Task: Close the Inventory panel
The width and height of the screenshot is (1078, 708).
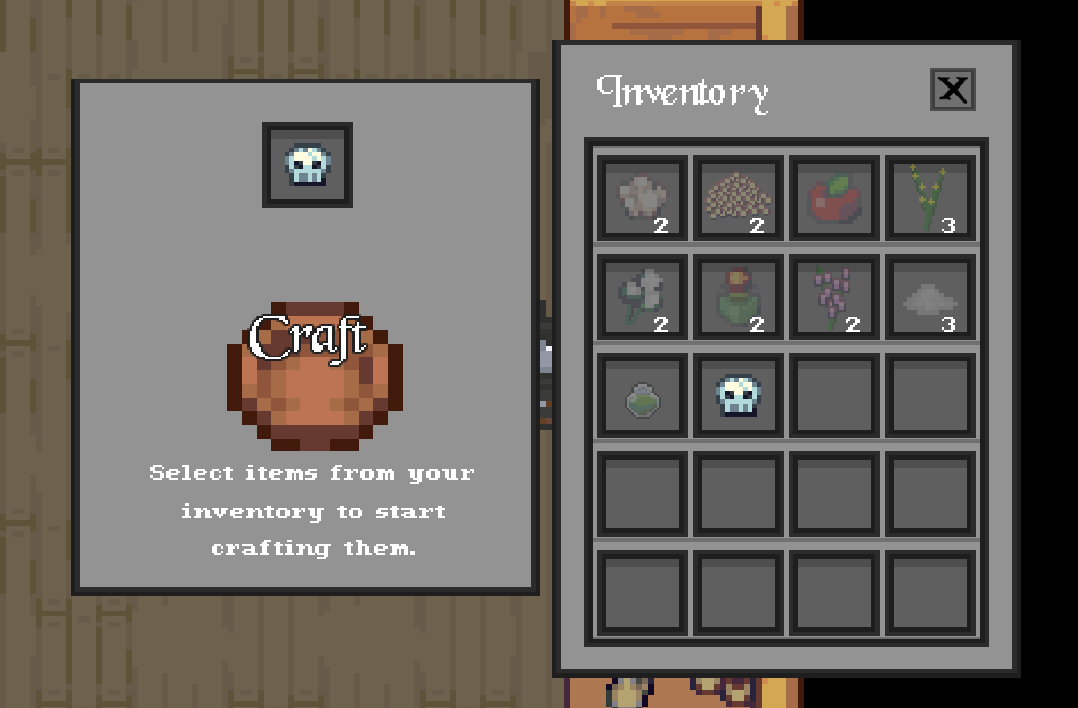Action: 952,90
